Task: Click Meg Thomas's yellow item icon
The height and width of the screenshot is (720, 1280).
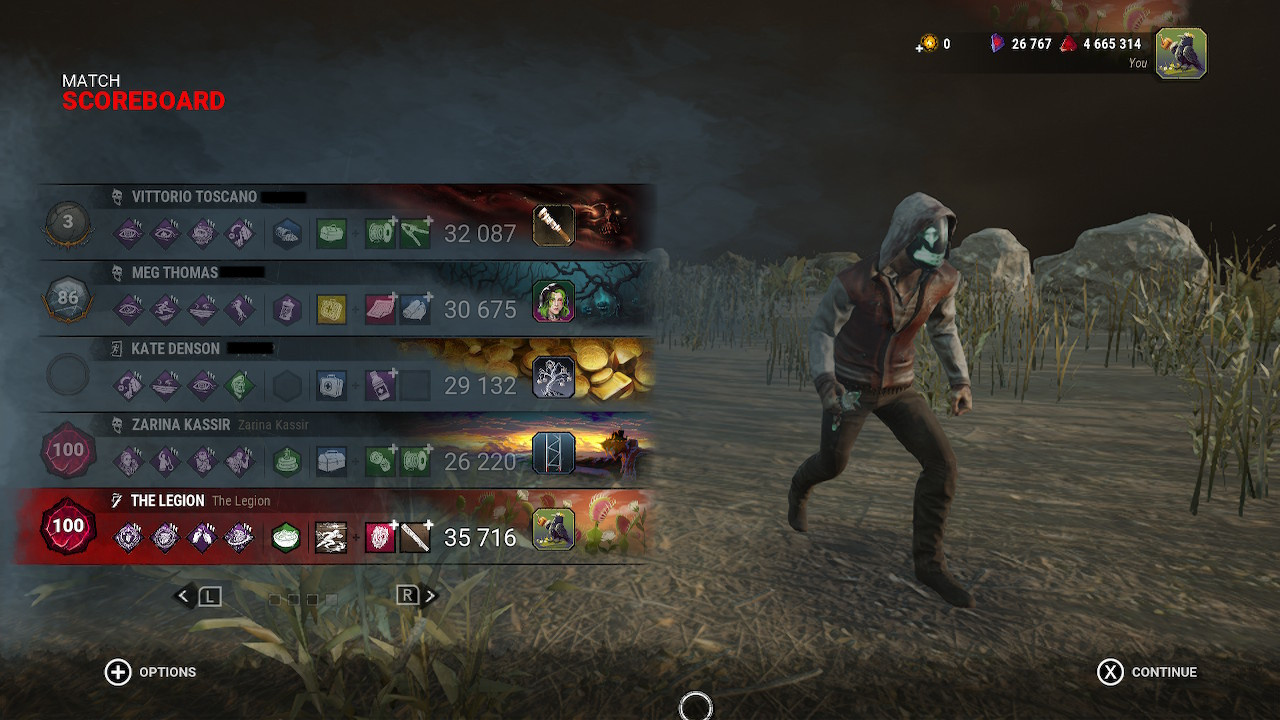Action: (x=331, y=310)
